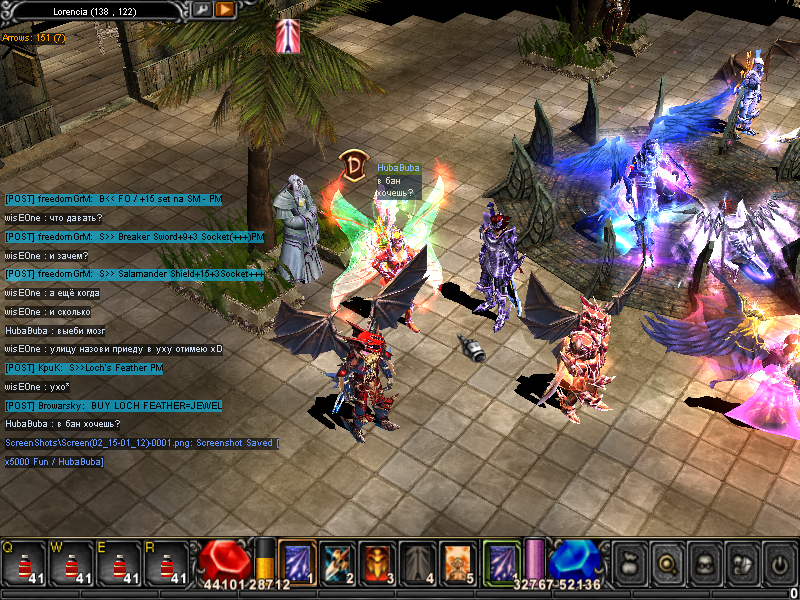
Task: Activate the orange skill in slot 5
Action: click(457, 562)
